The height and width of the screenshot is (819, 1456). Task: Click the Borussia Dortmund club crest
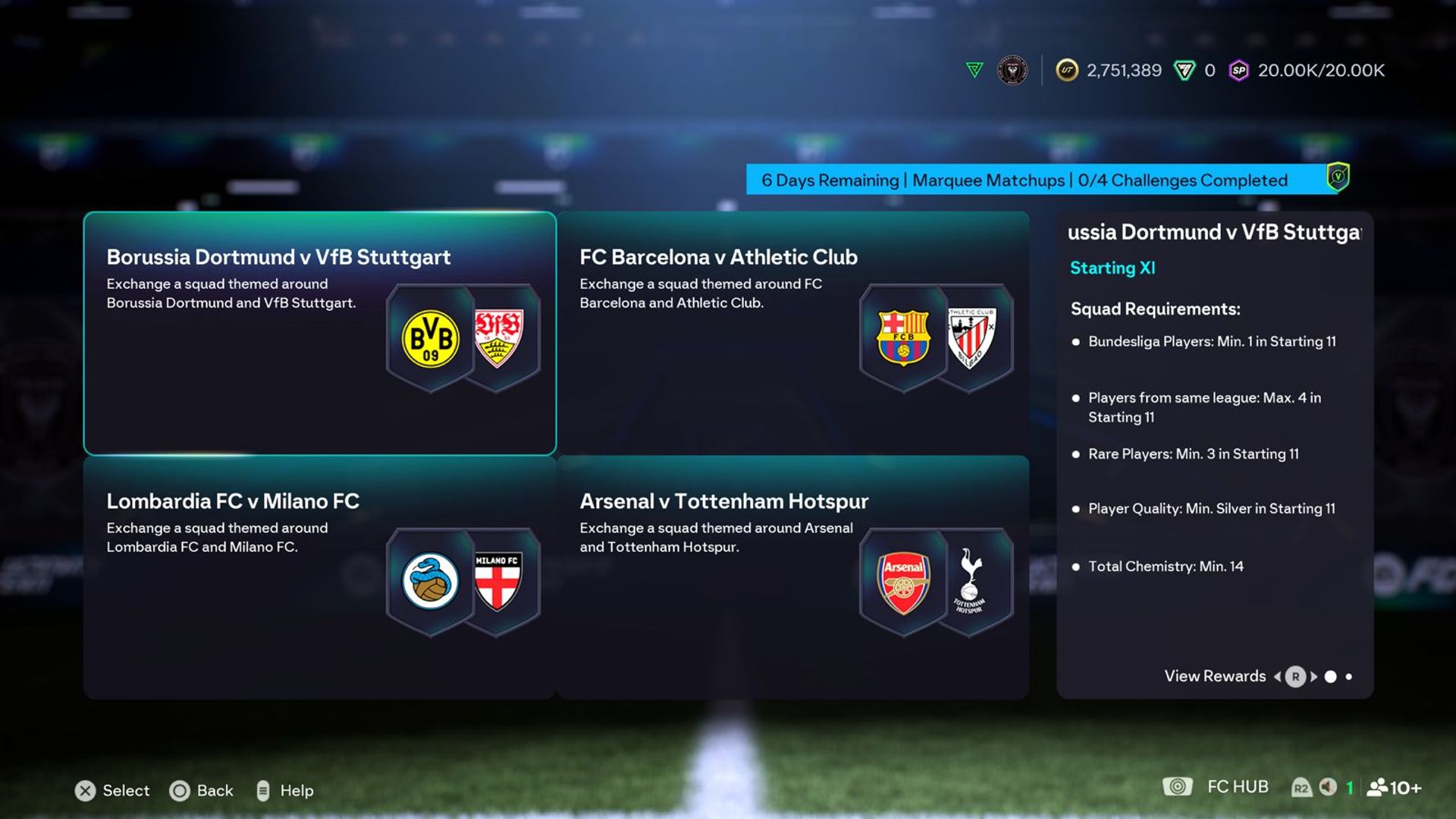point(429,338)
